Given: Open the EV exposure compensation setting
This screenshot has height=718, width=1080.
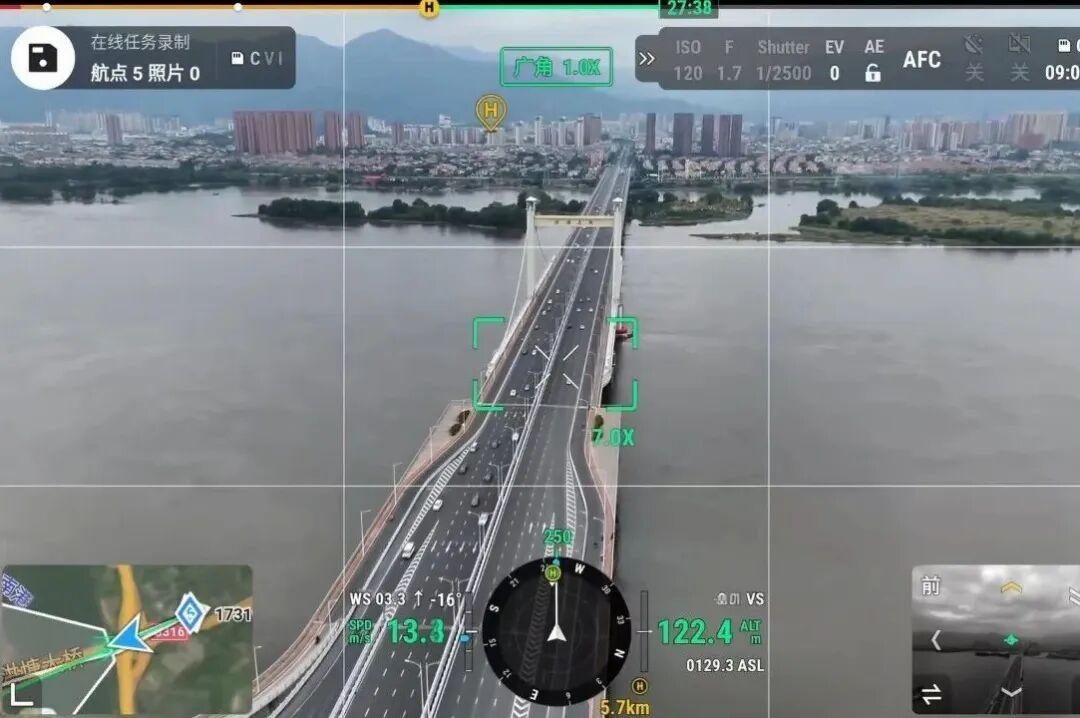Looking at the screenshot, I should [834, 60].
